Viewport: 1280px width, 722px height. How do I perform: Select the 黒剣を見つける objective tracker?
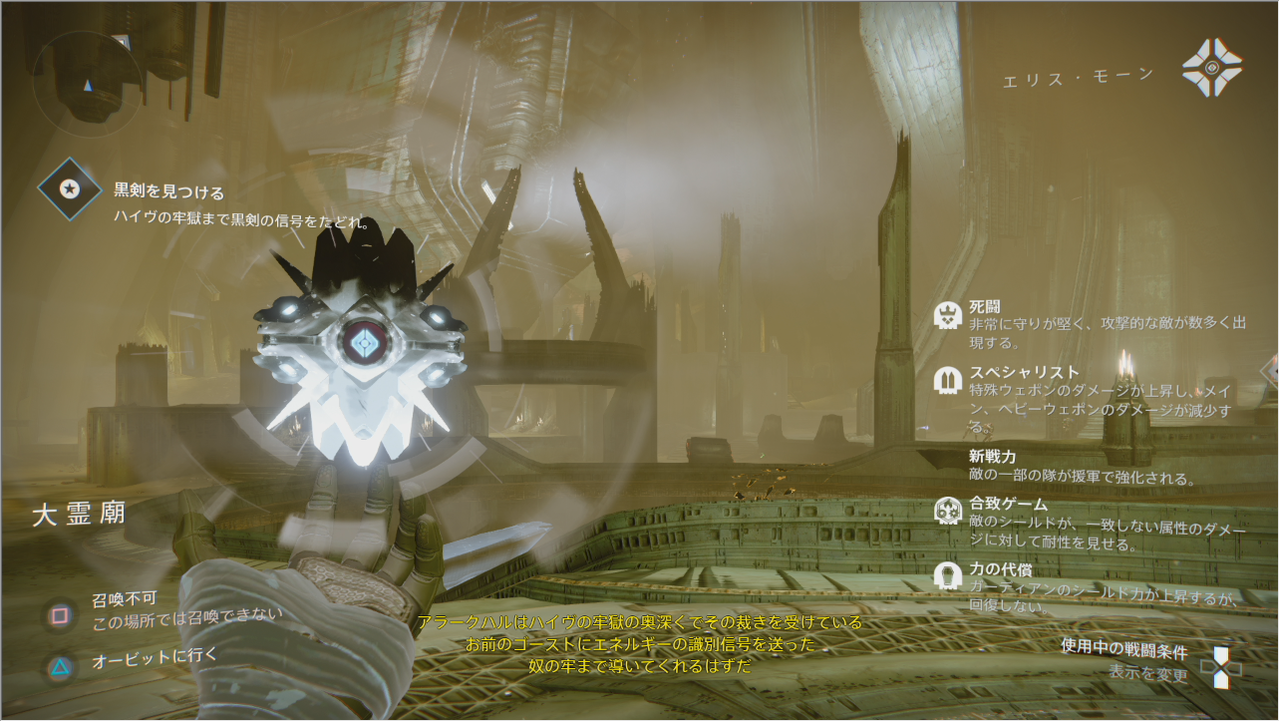point(69,189)
